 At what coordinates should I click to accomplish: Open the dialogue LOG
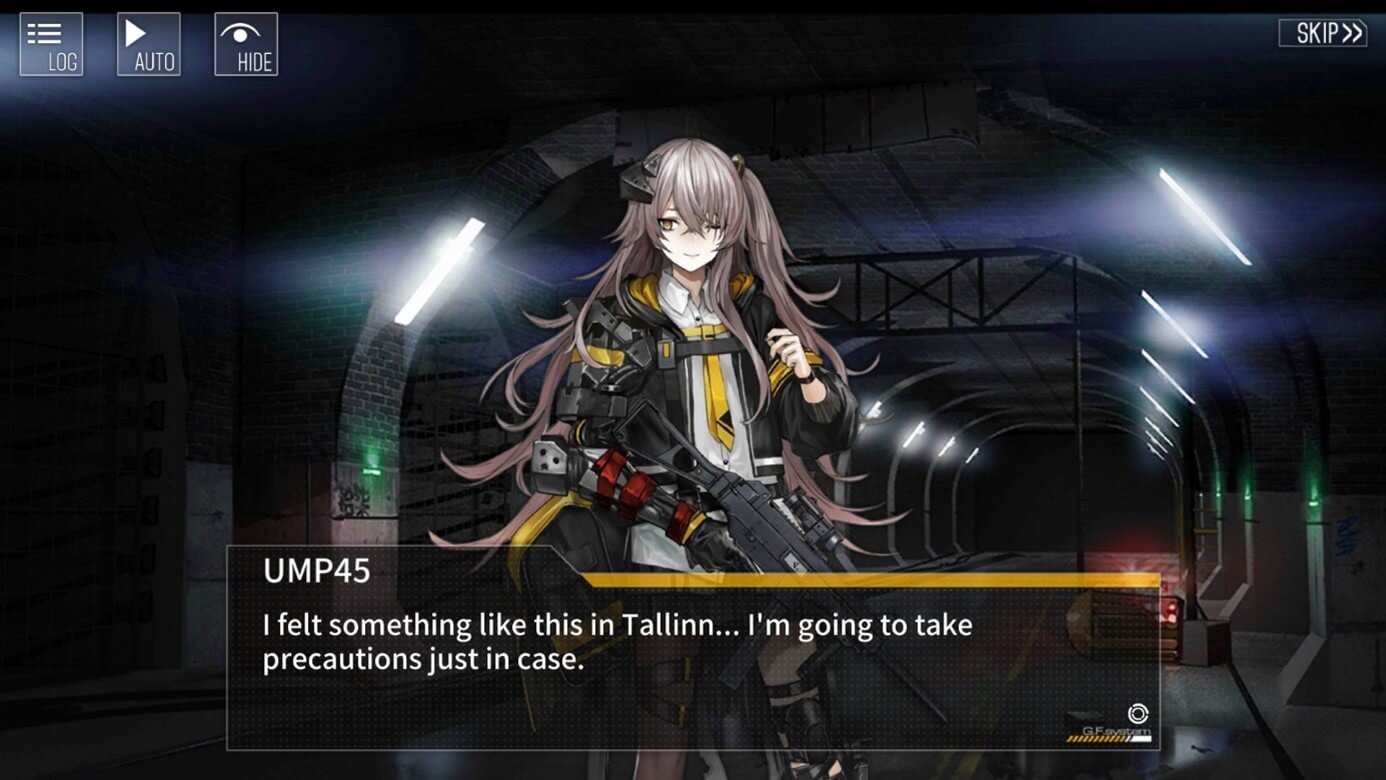click(51, 44)
